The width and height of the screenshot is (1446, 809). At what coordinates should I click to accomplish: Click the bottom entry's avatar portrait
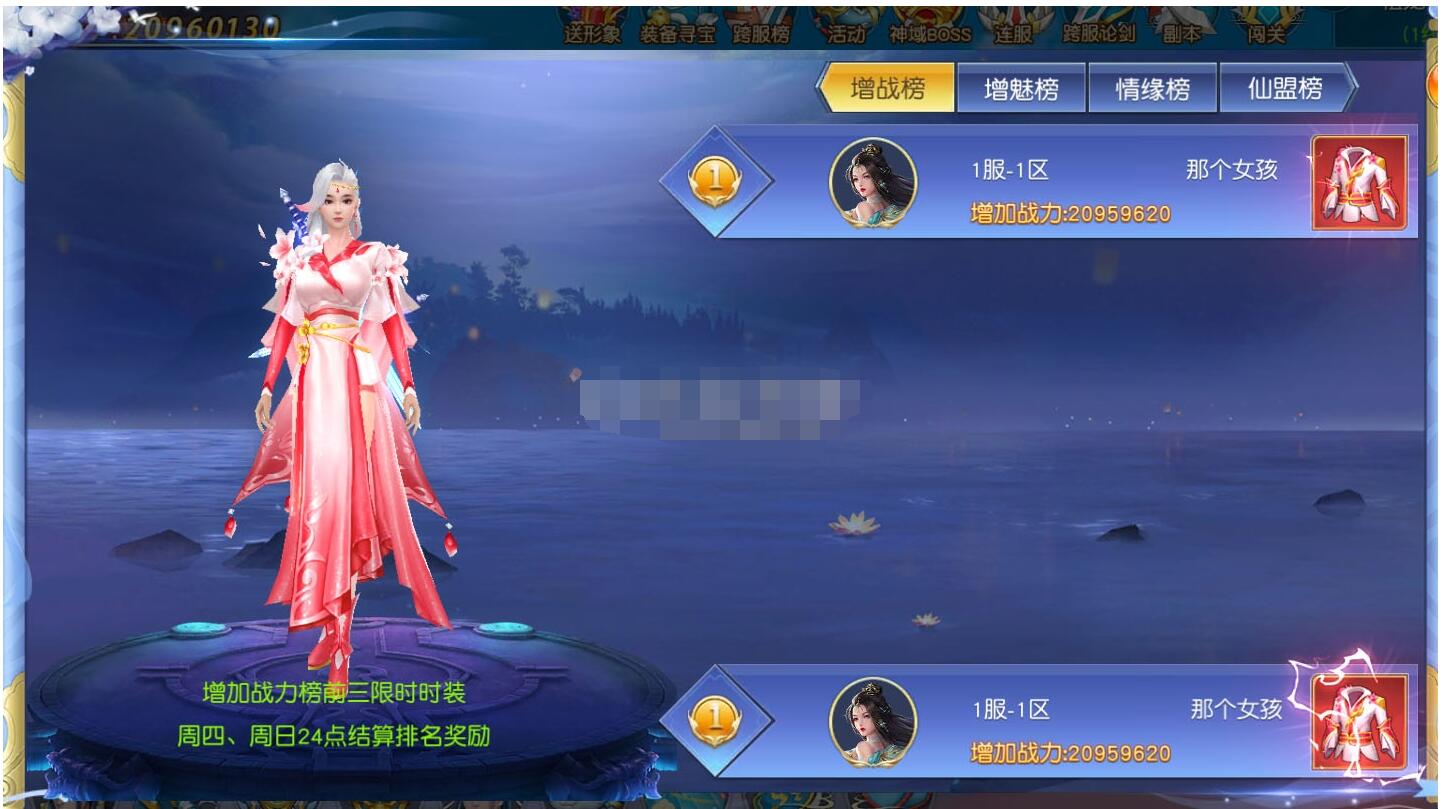[x=875, y=723]
